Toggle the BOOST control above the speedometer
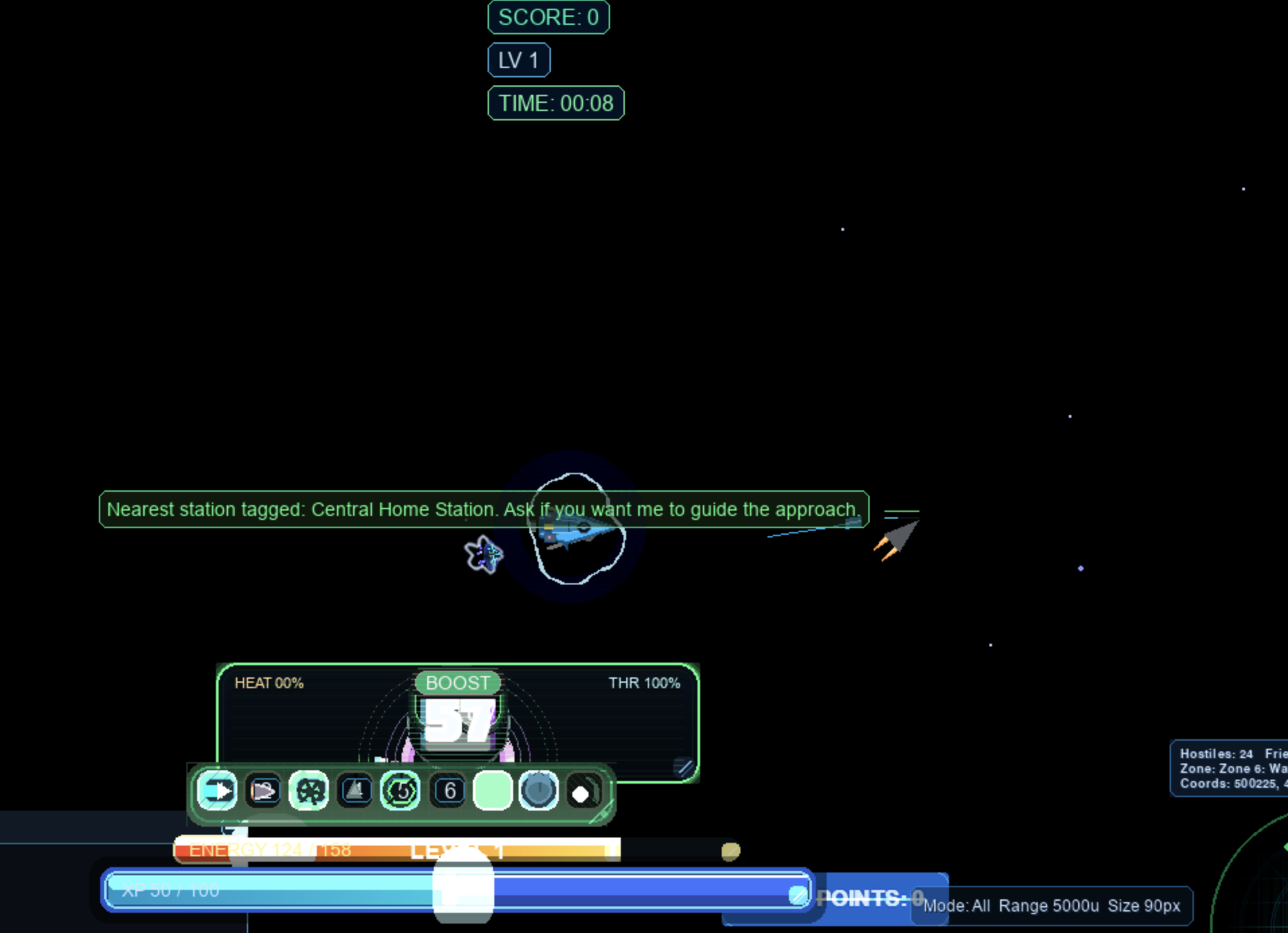The width and height of the screenshot is (1288, 933). pos(457,682)
